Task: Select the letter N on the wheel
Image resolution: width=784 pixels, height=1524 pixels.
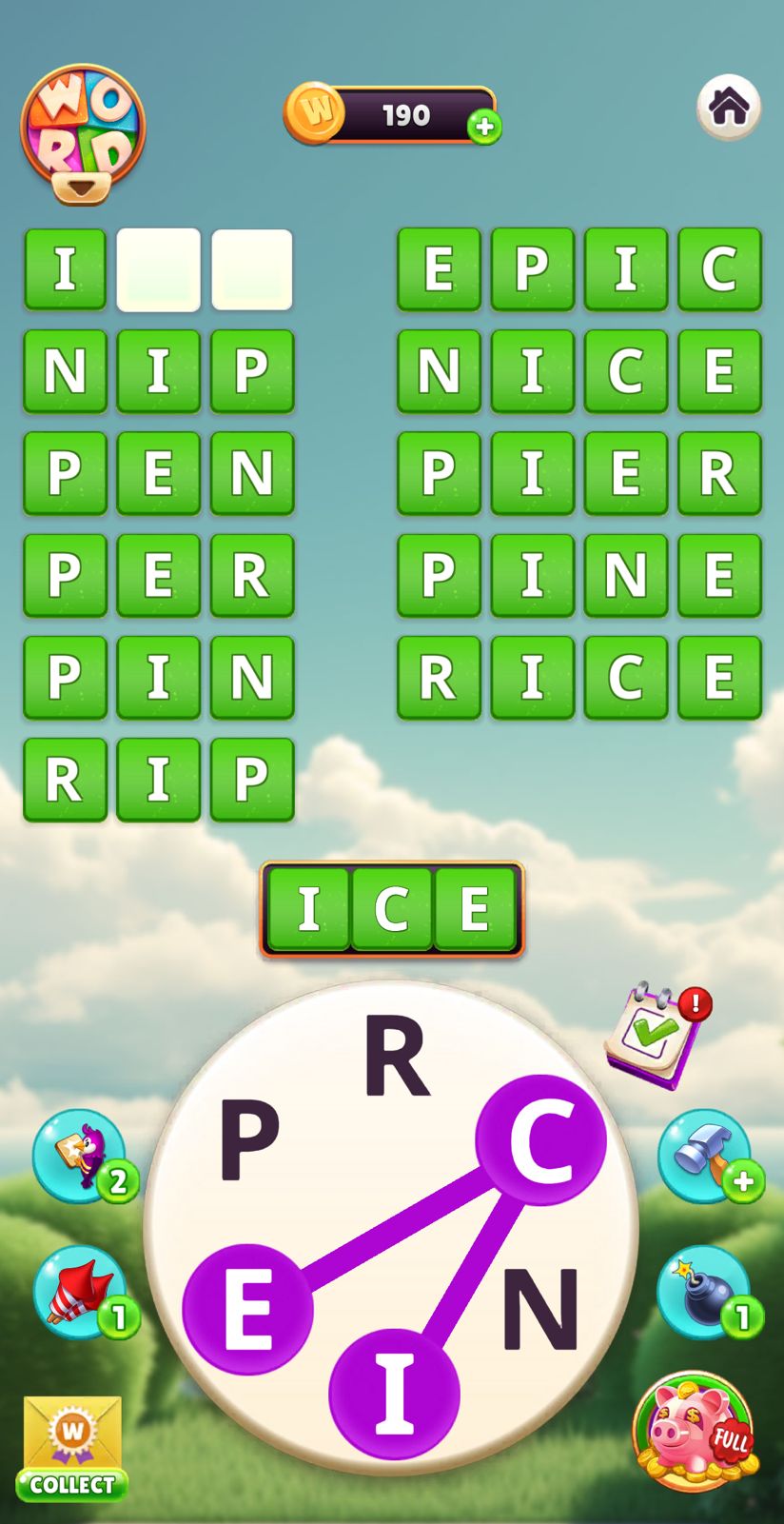Action: pos(540,1310)
